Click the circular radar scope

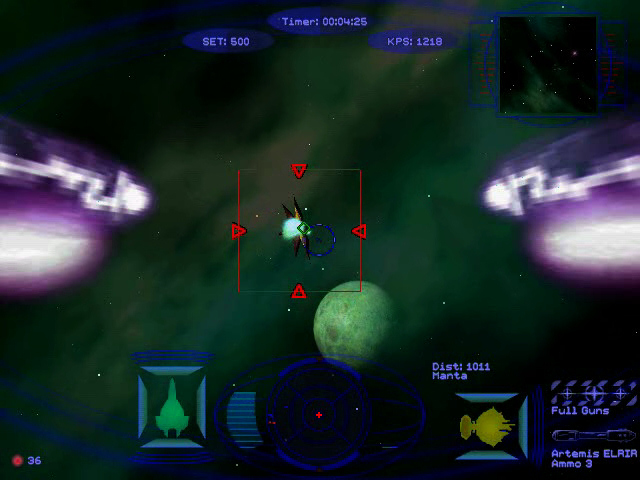pyautogui.click(x=318, y=412)
